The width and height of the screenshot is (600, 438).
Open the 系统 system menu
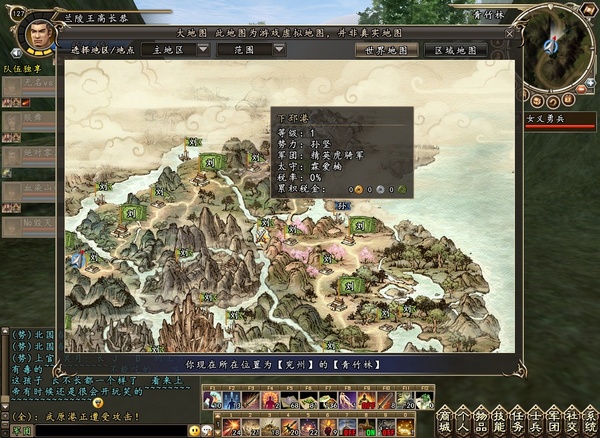click(589, 420)
